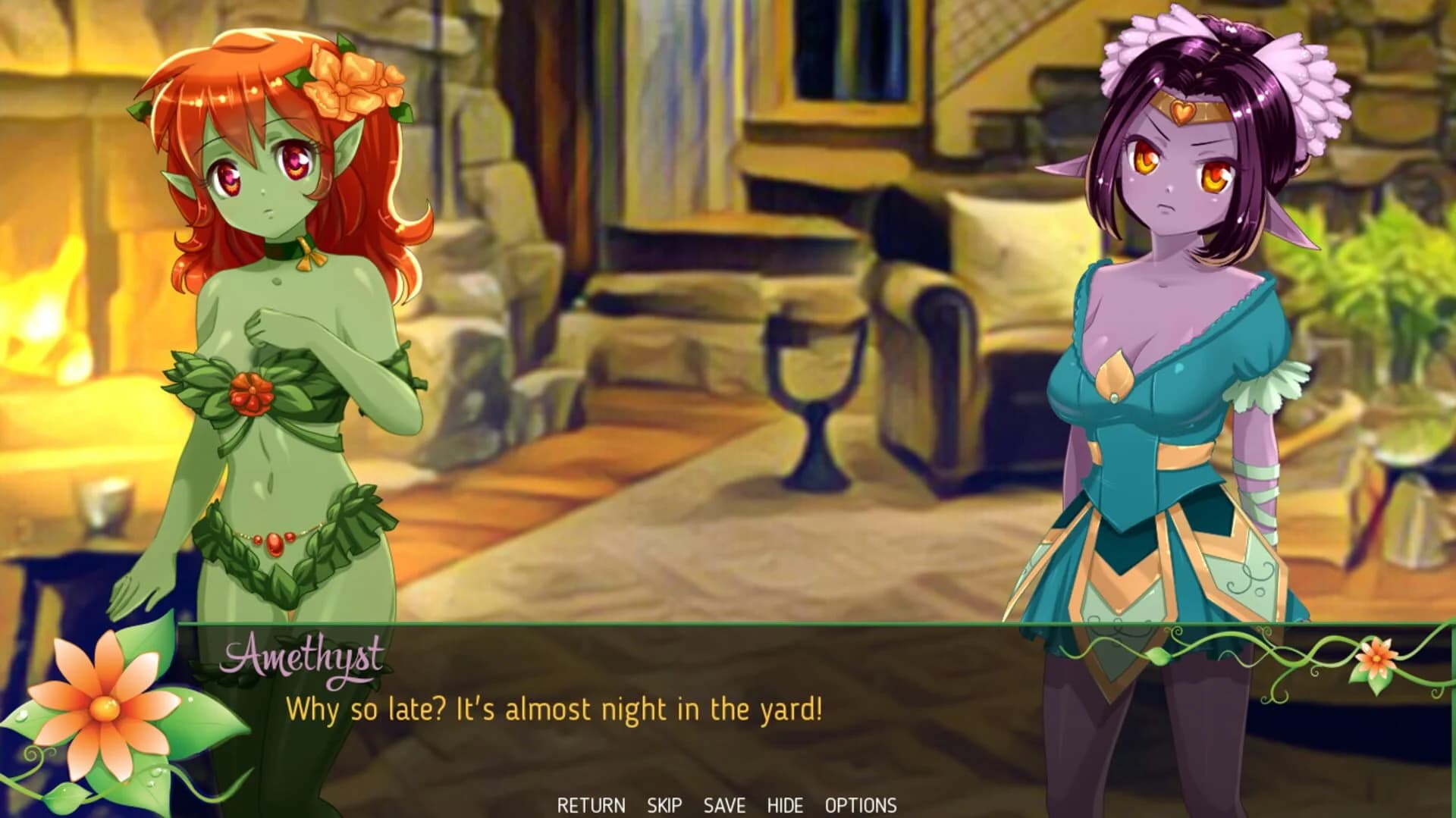This screenshot has width=1456, height=818.
Task: Enable SKIP mode from the quick menu
Action: (664, 805)
